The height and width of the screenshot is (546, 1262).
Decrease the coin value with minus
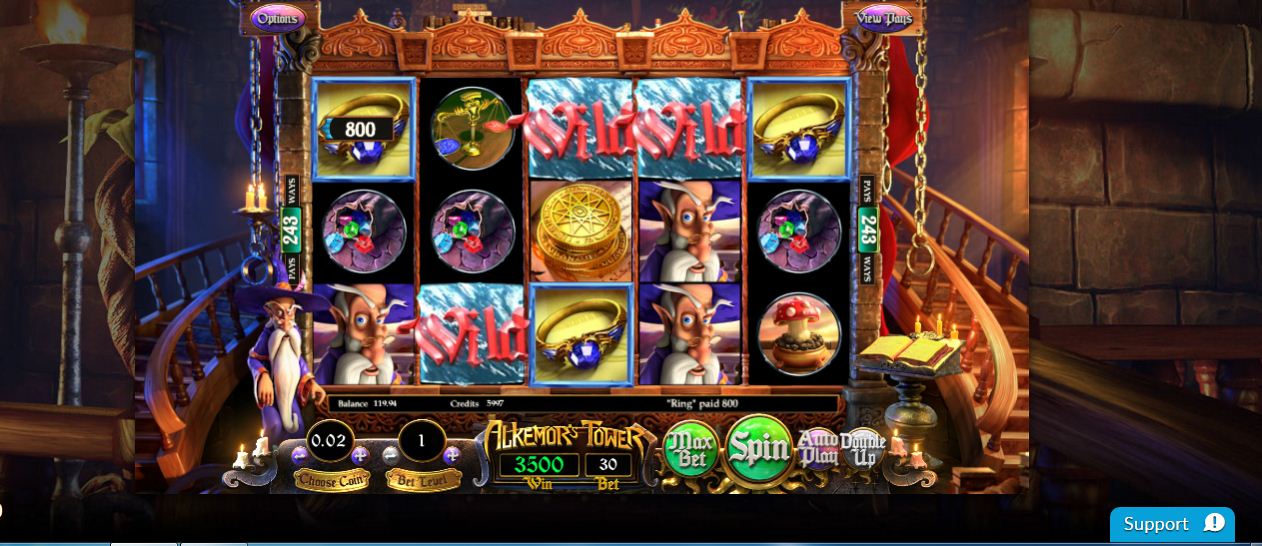pyautogui.click(x=300, y=455)
